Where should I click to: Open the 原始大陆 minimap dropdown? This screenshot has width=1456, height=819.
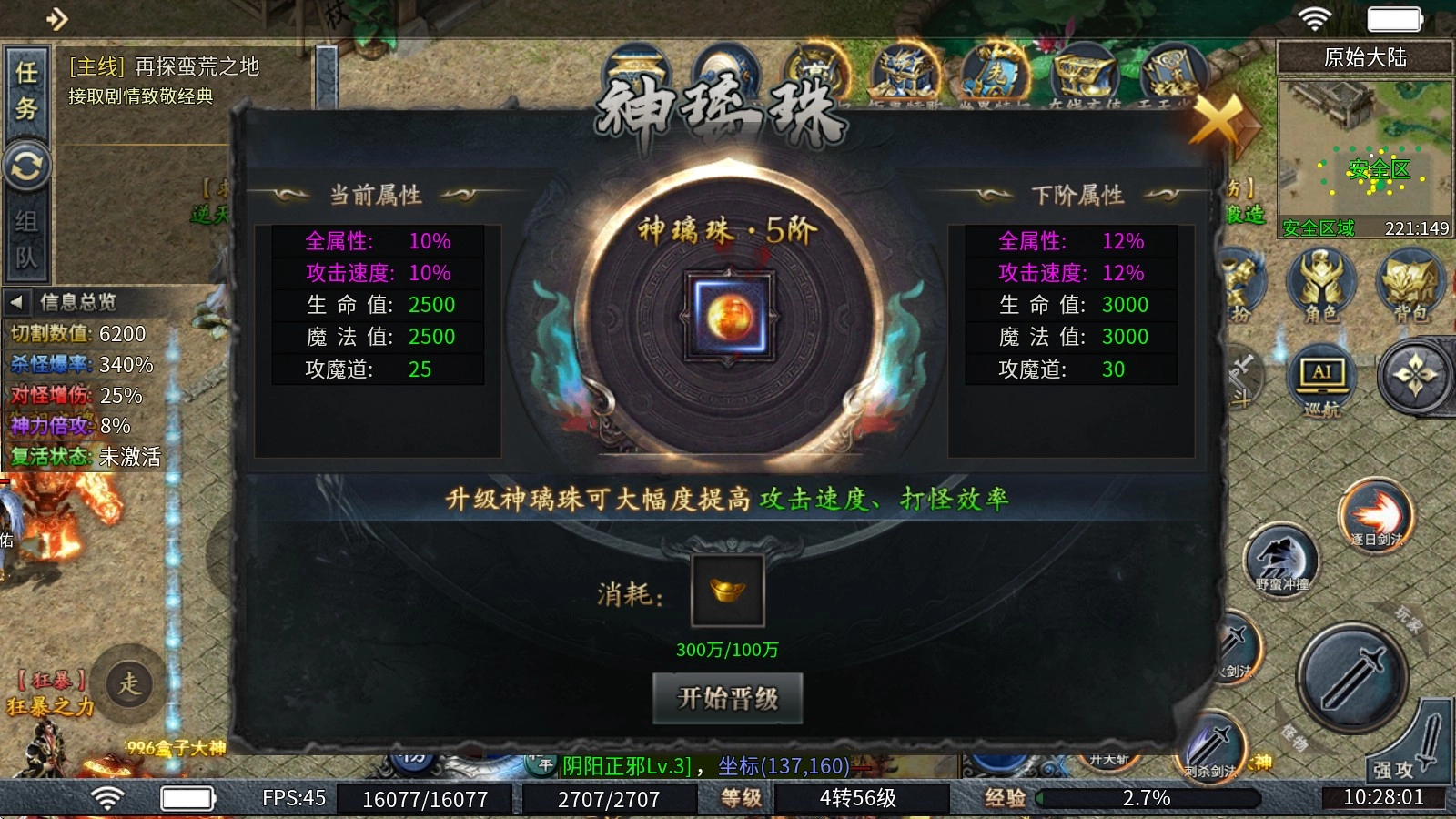click(x=1364, y=57)
